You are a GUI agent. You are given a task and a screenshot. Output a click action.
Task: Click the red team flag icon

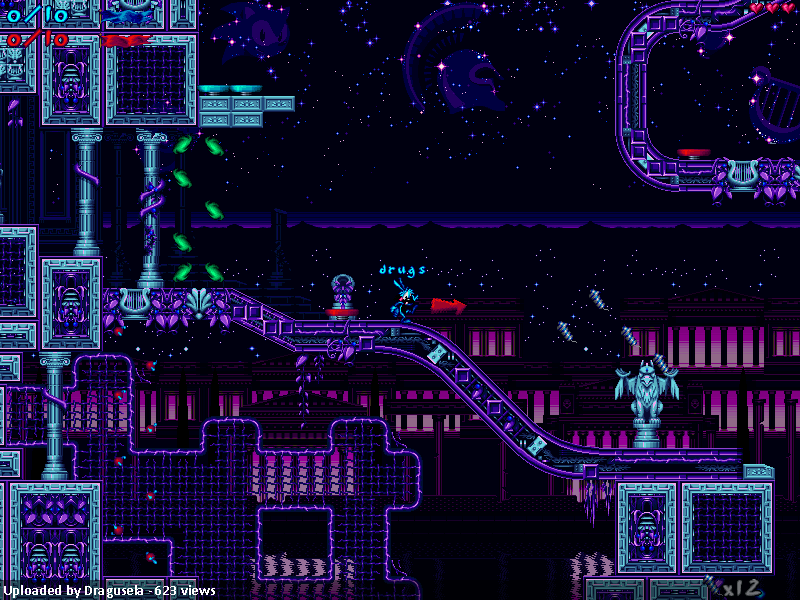click(x=124, y=40)
